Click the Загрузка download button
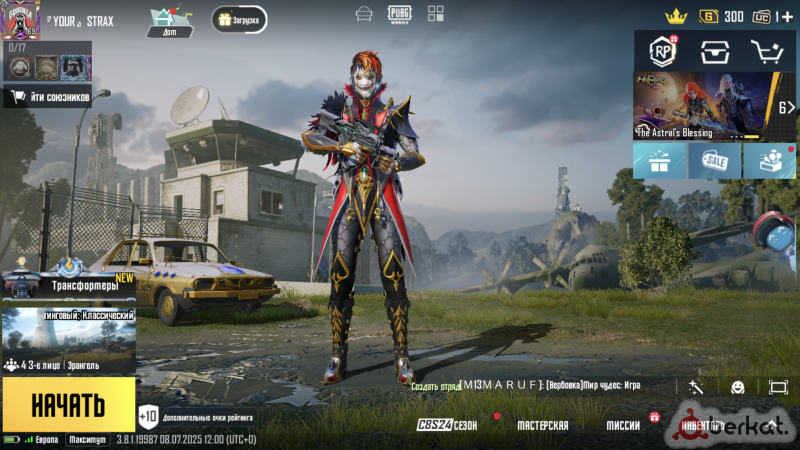The height and width of the screenshot is (450, 800). 239,19
